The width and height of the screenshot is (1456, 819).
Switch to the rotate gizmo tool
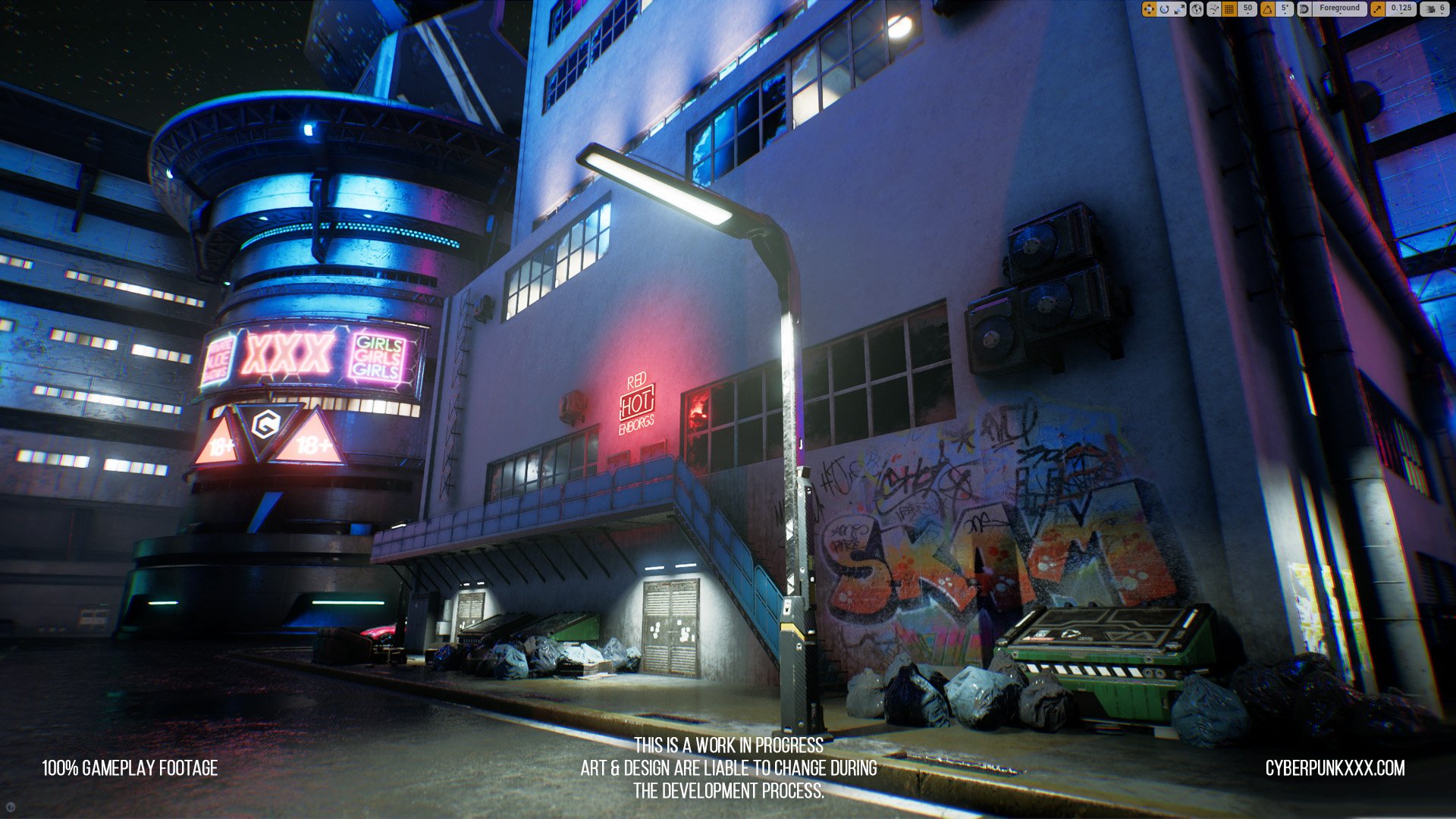pos(1164,9)
